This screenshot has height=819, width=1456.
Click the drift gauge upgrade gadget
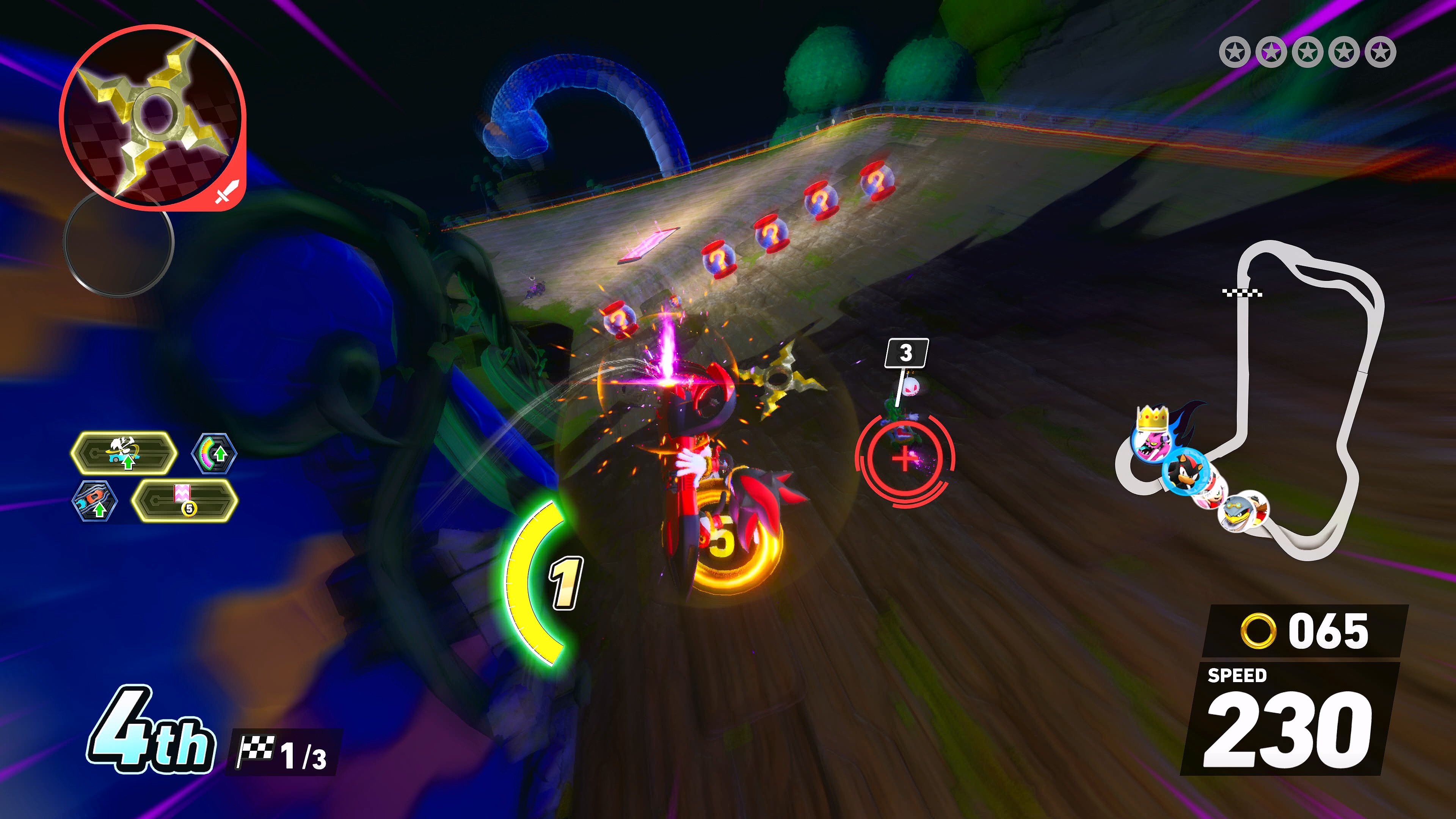(213, 453)
